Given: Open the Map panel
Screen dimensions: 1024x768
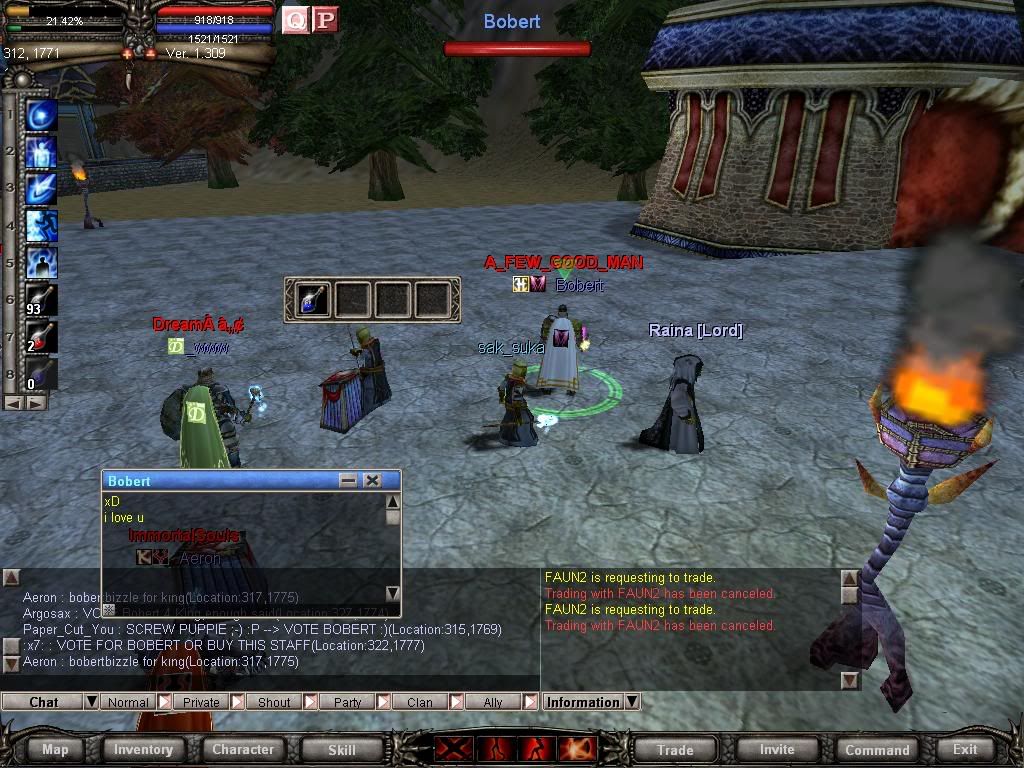Looking at the screenshot, I should pos(55,749).
